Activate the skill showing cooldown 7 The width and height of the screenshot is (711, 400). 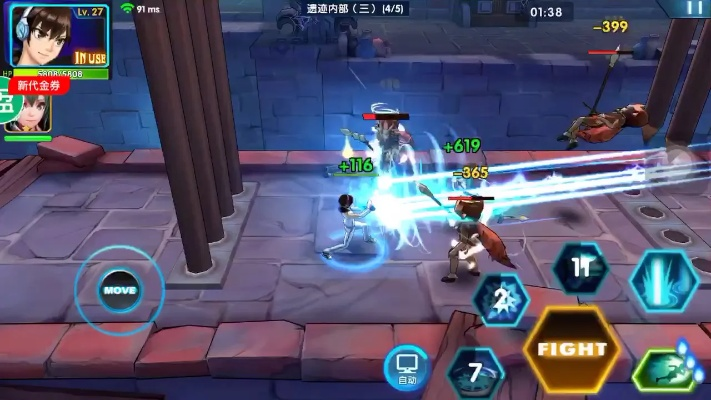click(475, 373)
